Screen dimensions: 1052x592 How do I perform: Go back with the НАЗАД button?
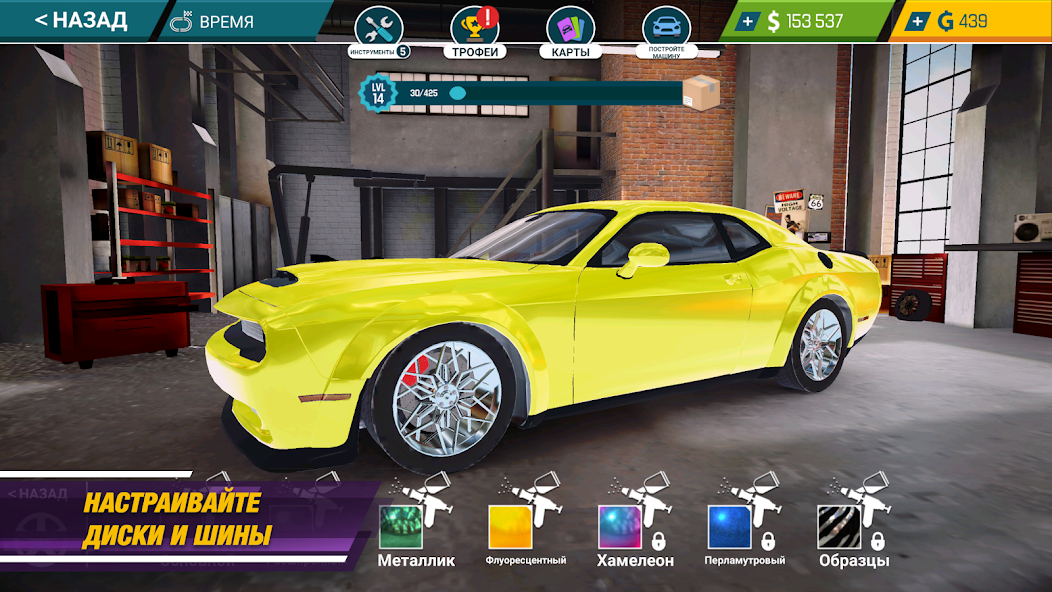[80, 20]
